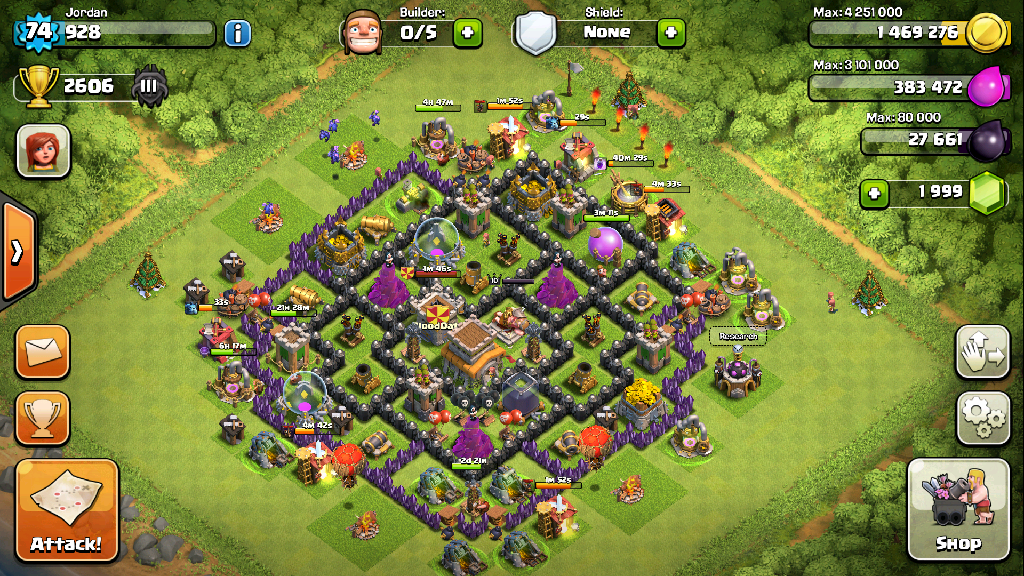Click the gold coin storage icon

click(986, 33)
